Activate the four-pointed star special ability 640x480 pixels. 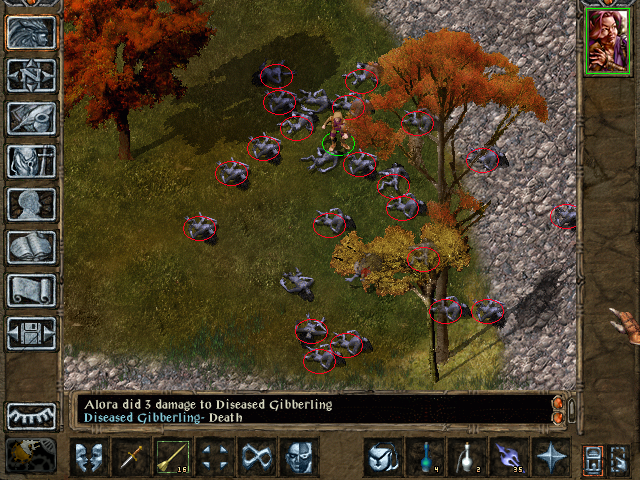pos(551,457)
